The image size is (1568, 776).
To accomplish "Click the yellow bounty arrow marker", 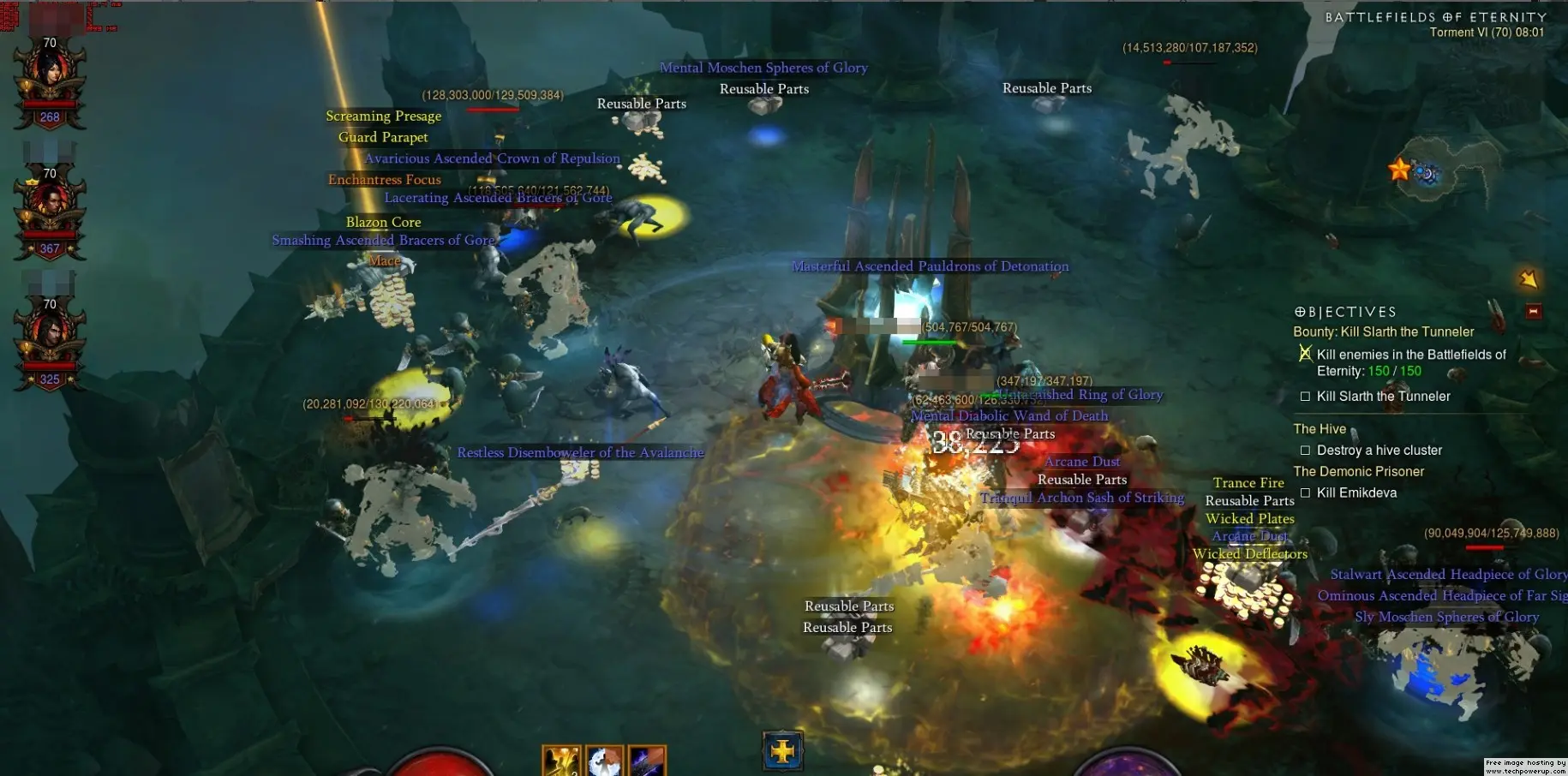I will coord(1528,279).
